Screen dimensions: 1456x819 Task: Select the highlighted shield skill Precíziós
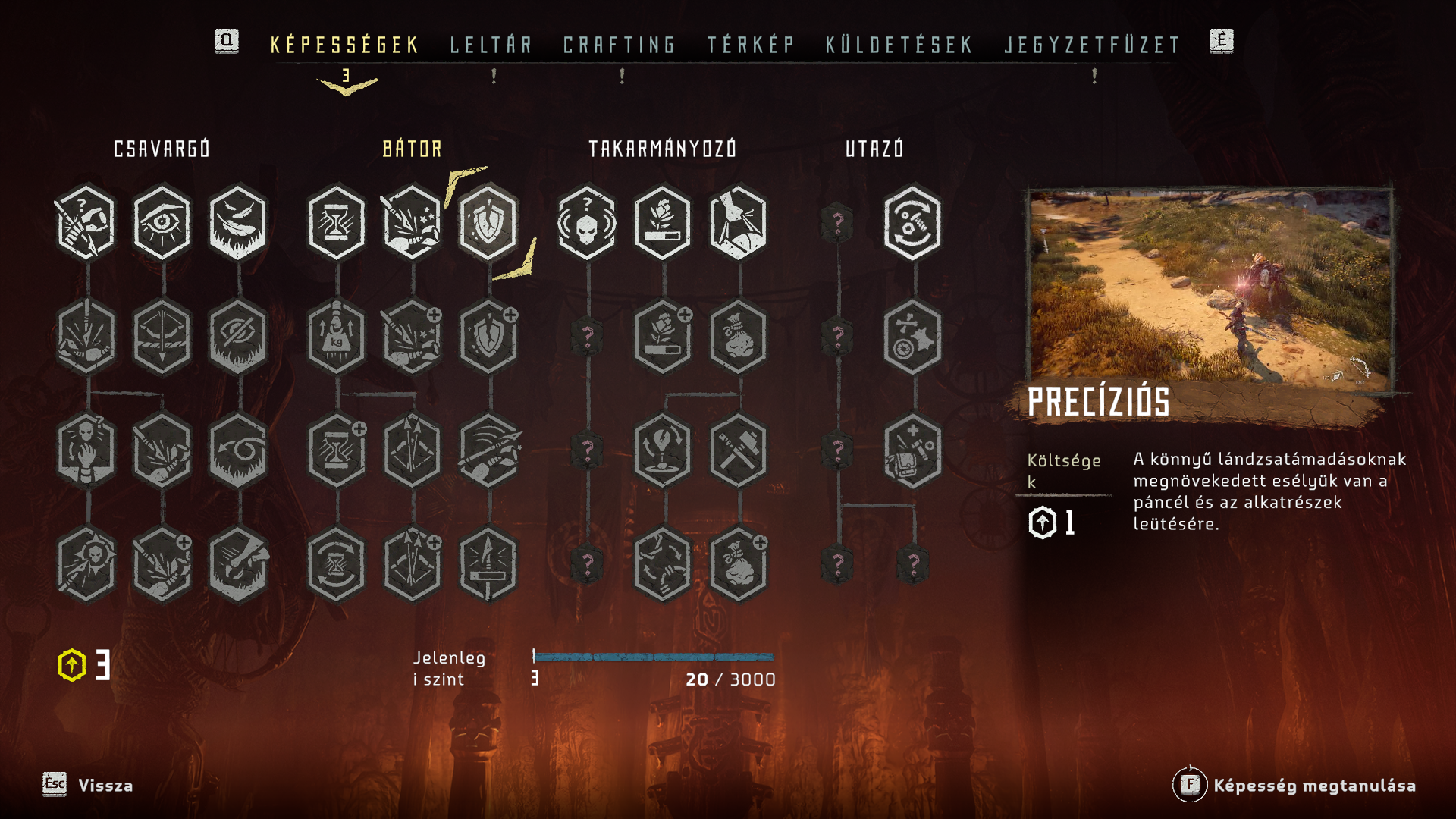(x=488, y=222)
